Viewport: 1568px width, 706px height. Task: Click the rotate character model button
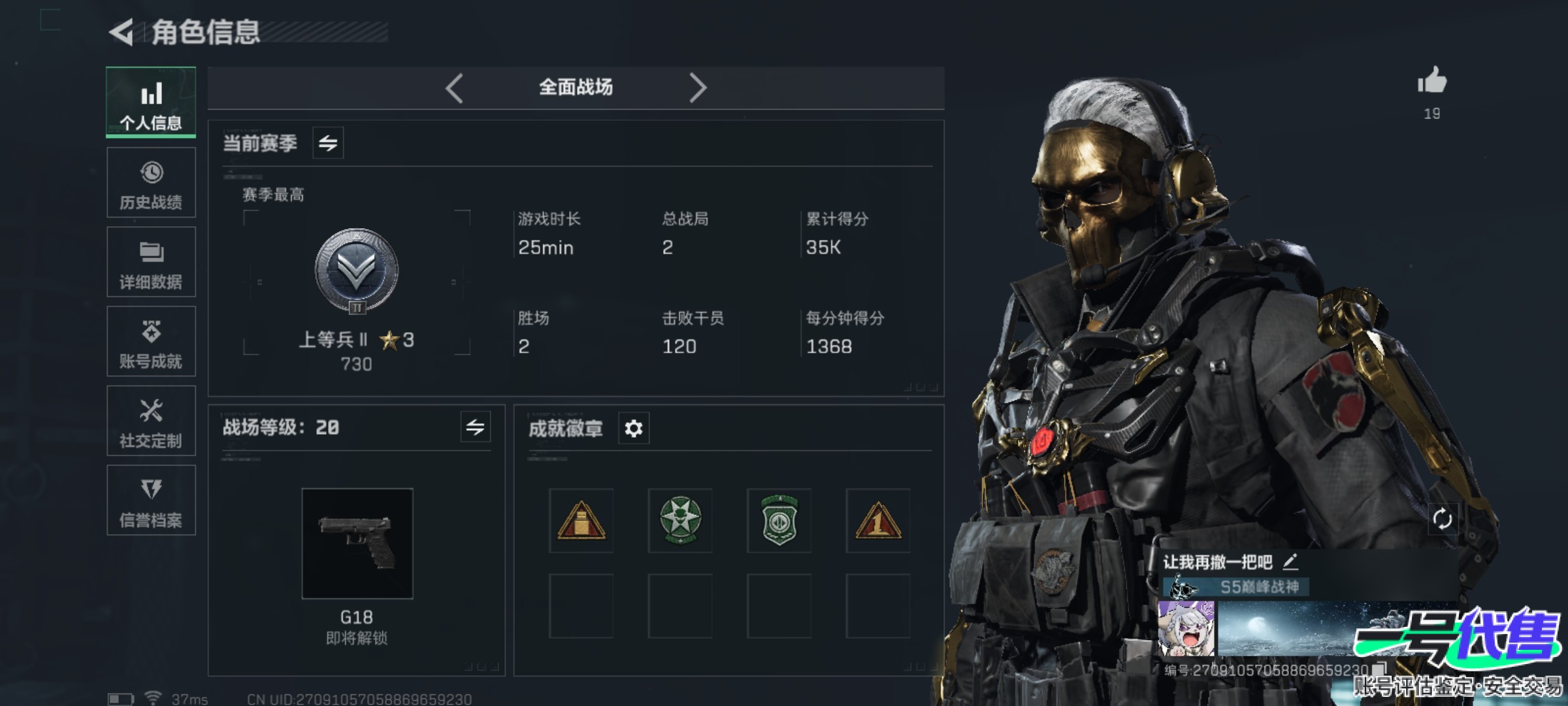tap(1443, 519)
